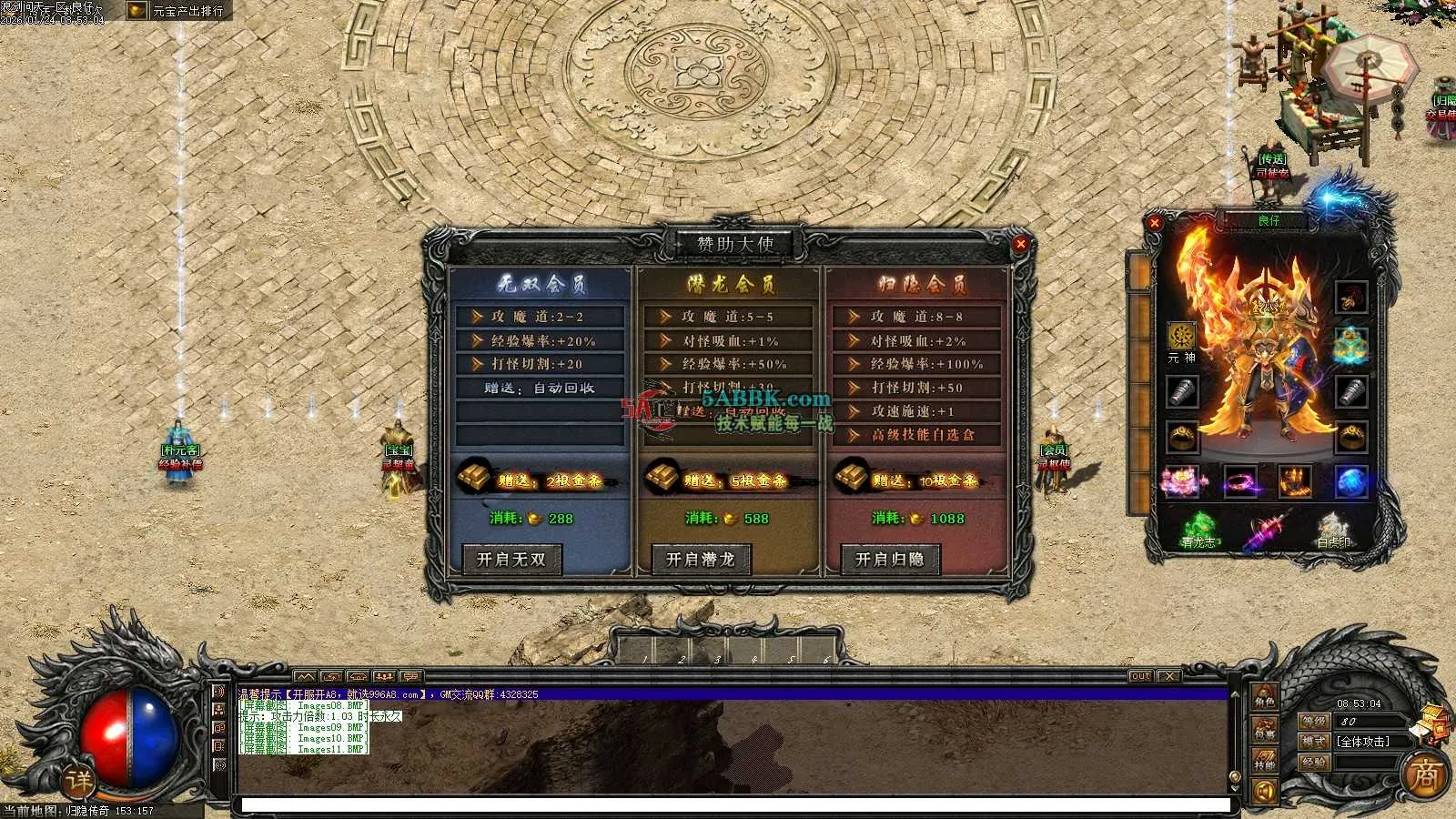Click the chat bar 'out' button
1456x819 pixels.
1140,676
